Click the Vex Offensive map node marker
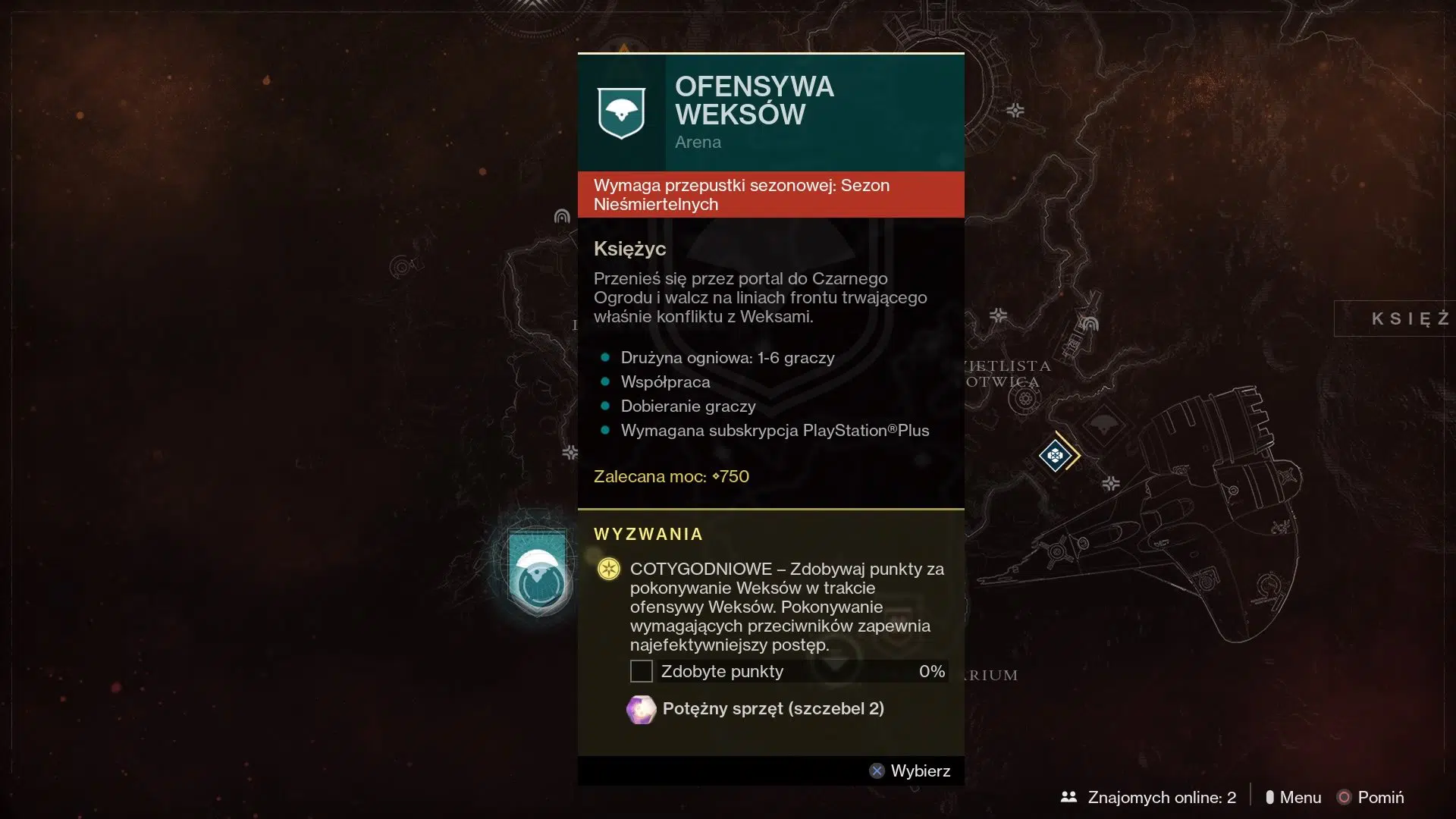 click(x=1057, y=455)
